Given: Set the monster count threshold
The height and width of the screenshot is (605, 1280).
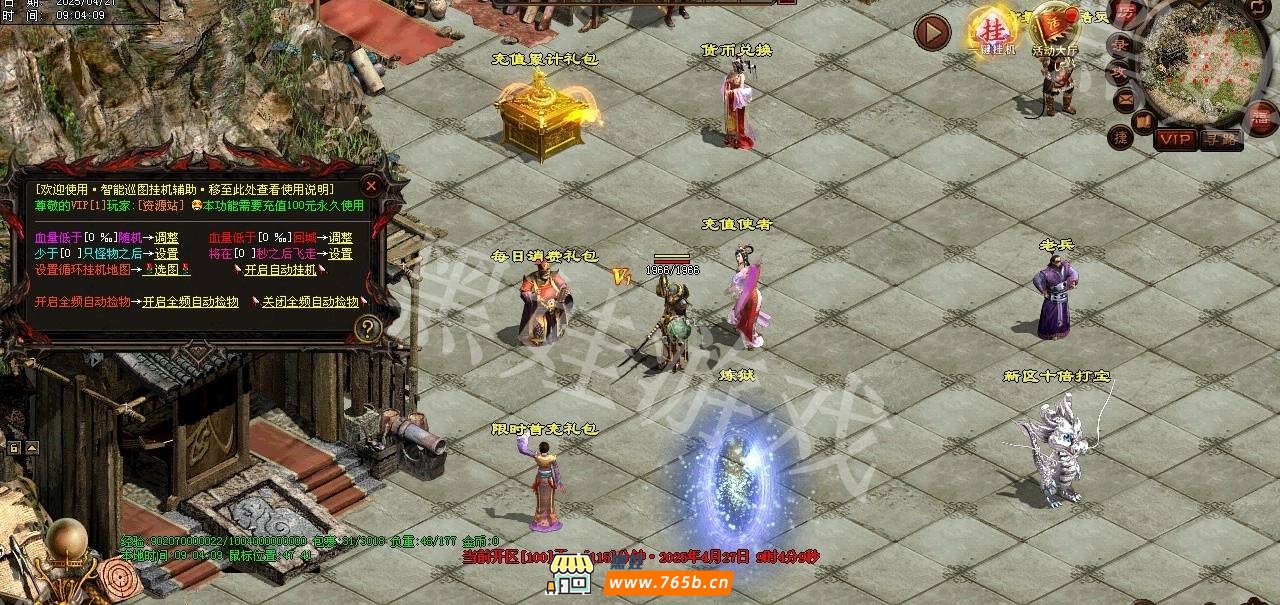Looking at the screenshot, I should click(166, 254).
